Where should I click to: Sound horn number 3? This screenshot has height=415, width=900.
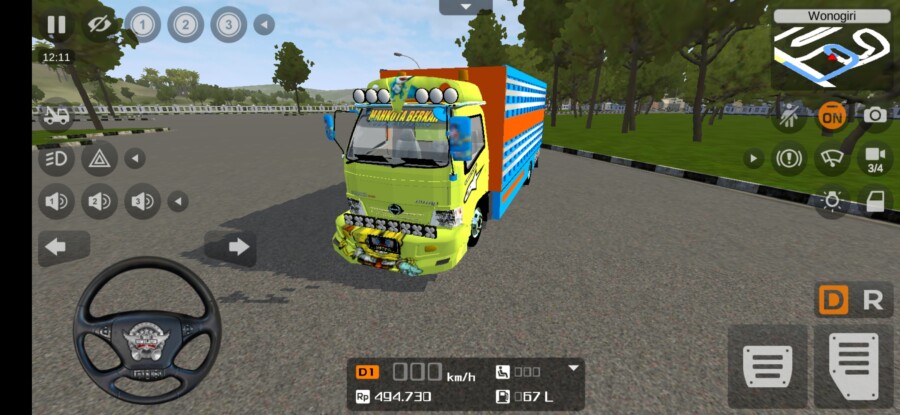142,202
